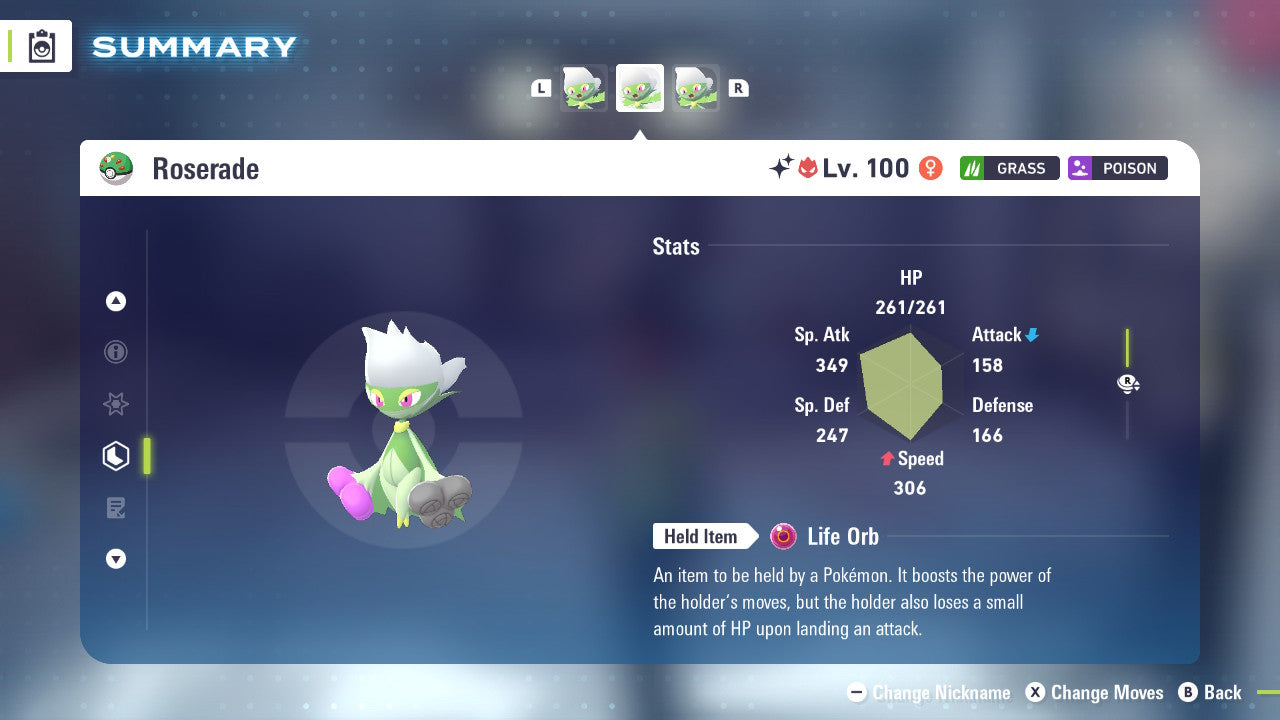Select the leftmost Roserade thumbnail at top
This screenshot has height=720, width=1280.
[585, 87]
